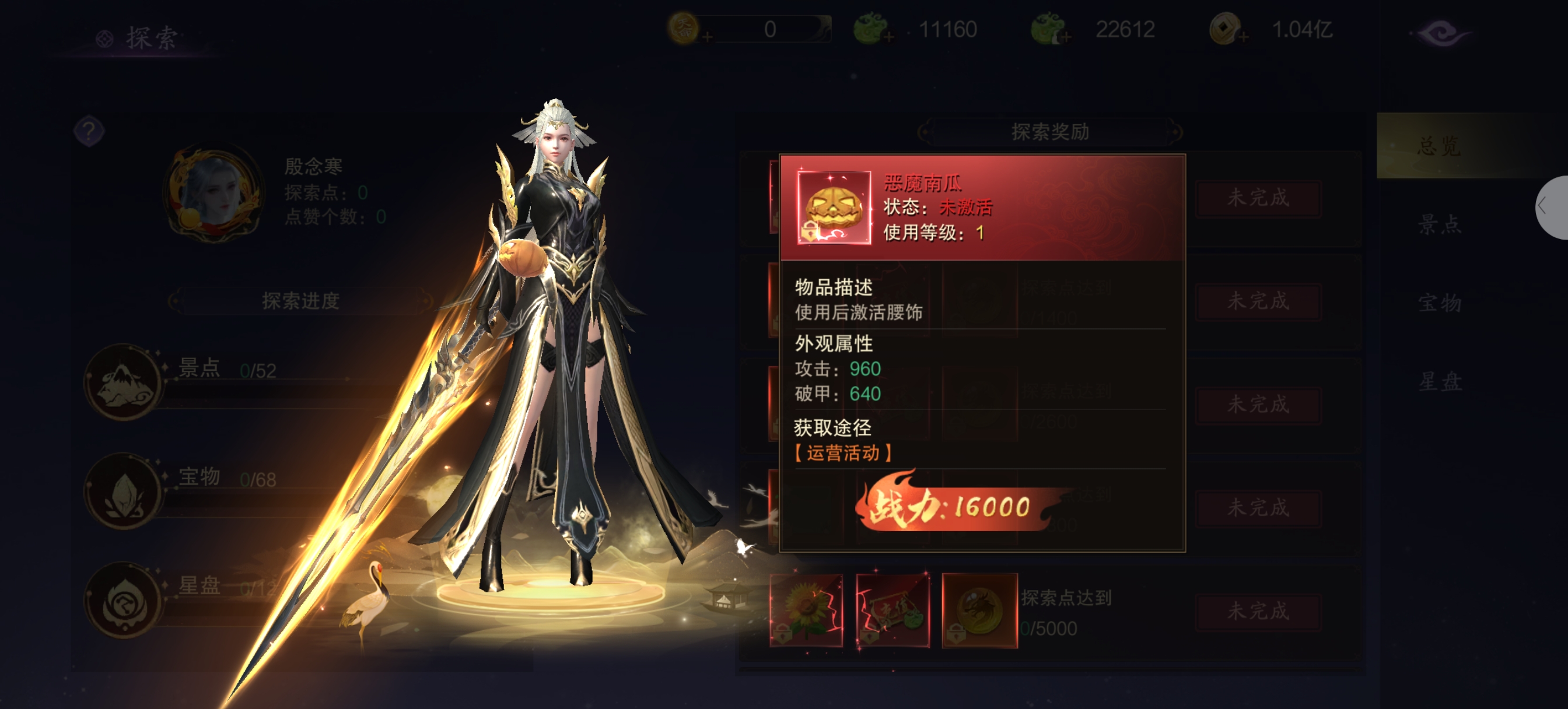This screenshot has height=709, width=1568.
Task: Switch to the 景点 tab on the right
Action: click(1438, 224)
